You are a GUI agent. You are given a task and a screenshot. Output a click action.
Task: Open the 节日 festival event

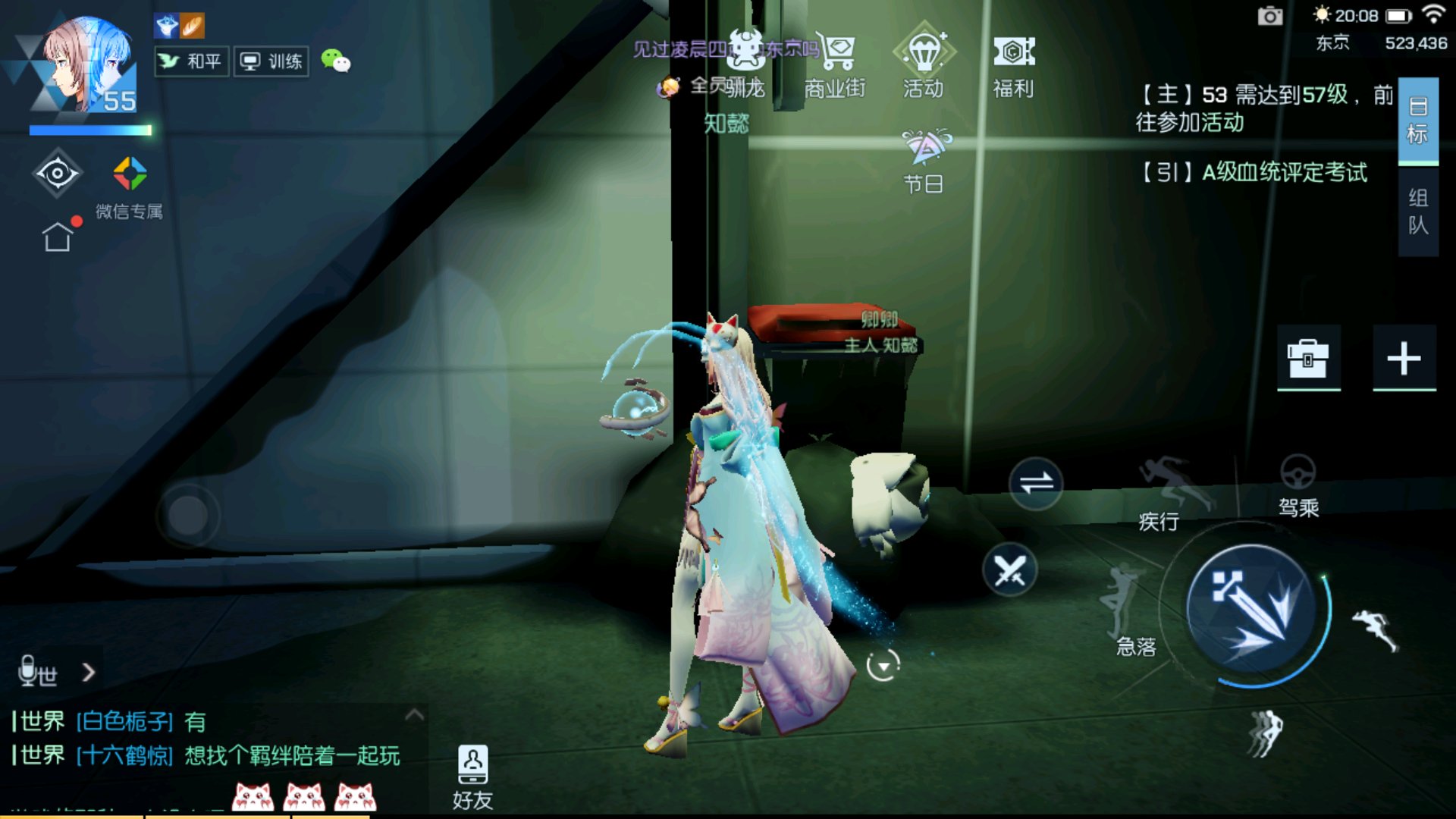924,161
